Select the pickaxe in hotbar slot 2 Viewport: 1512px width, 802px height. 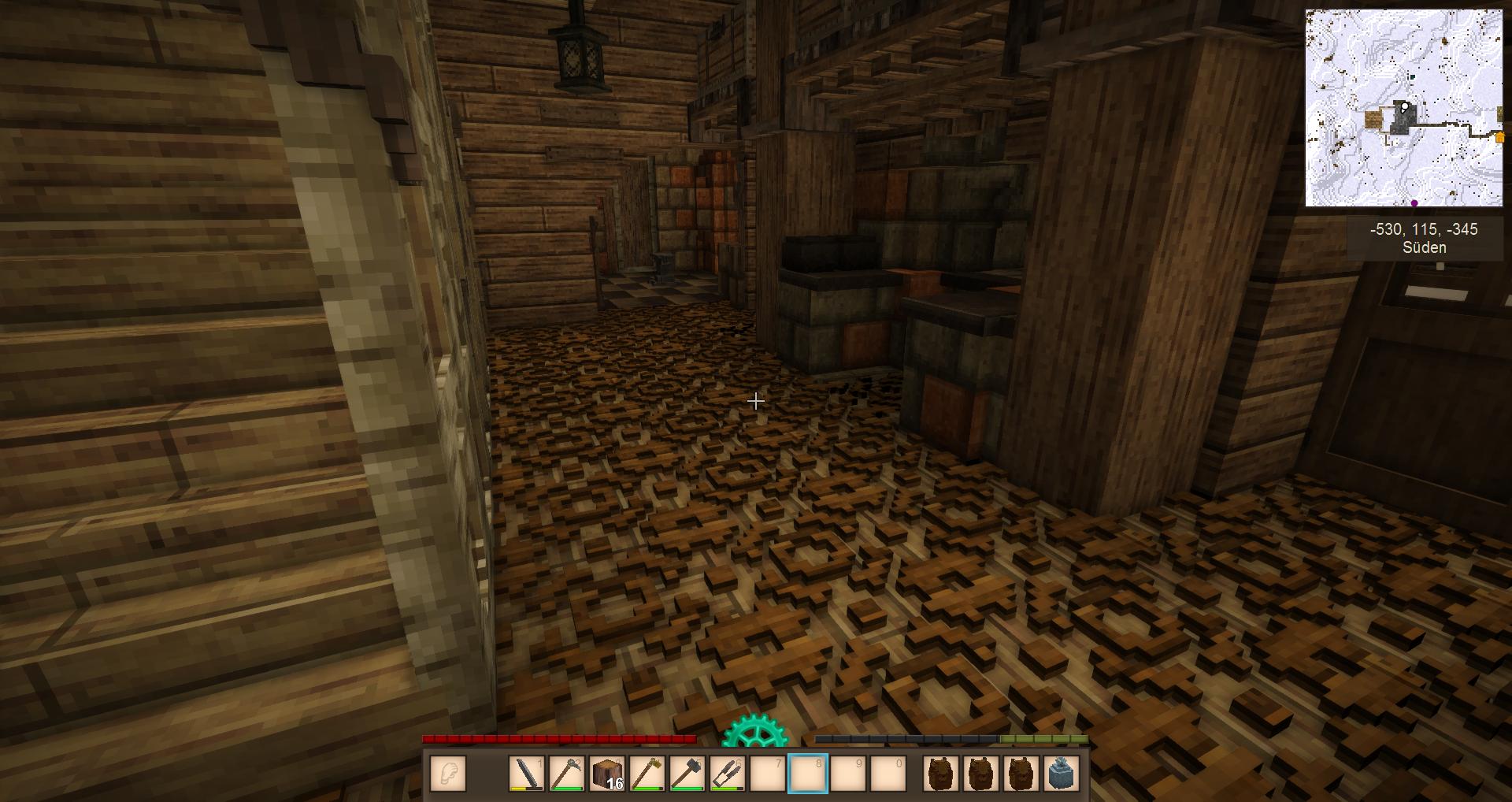pyautogui.click(x=567, y=773)
